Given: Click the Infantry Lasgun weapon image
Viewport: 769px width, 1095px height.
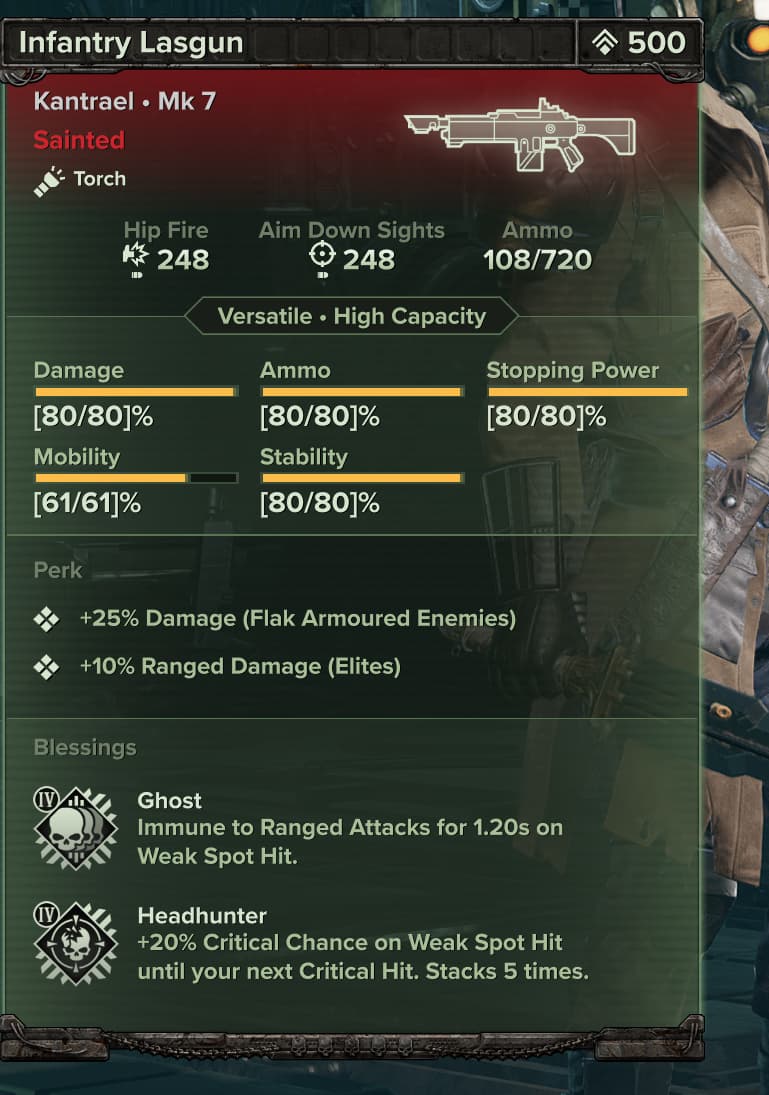Looking at the screenshot, I should [521, 135].
